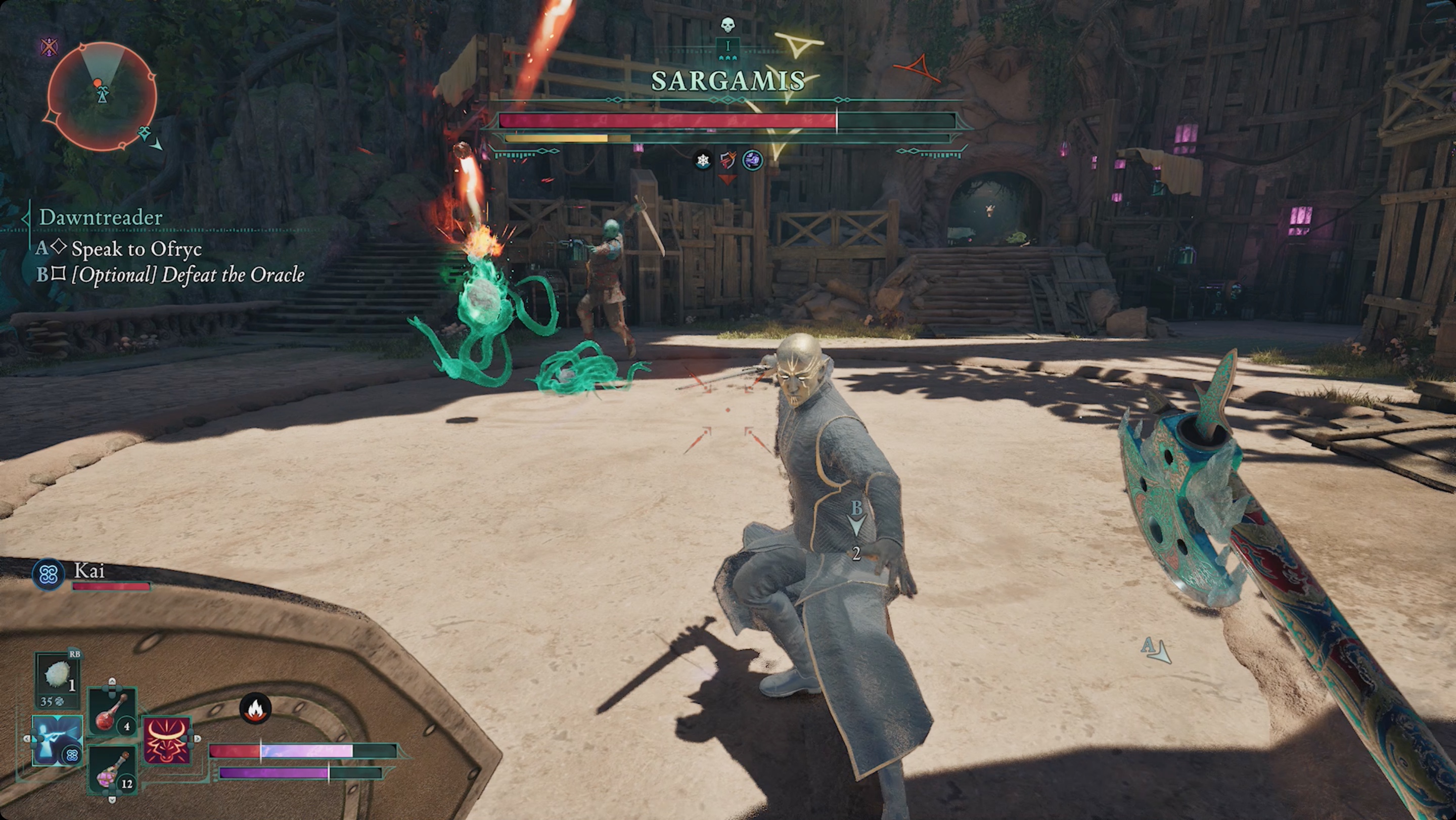Inspect the broken shield debuff icon
1456x820 pixels.
pyautogui.click(x=728, y=161)
